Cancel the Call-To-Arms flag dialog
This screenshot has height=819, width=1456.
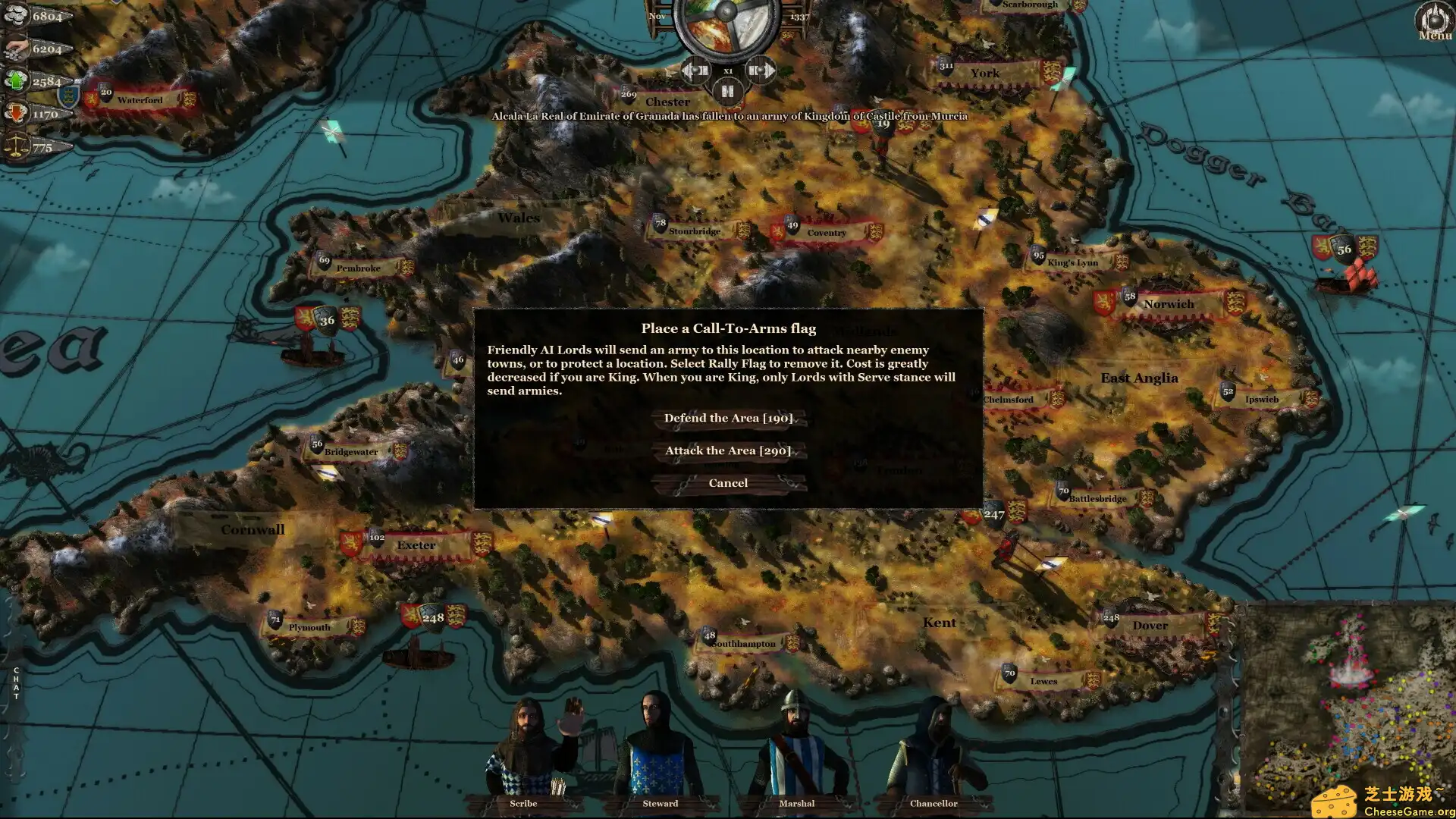tap(727, 482)
